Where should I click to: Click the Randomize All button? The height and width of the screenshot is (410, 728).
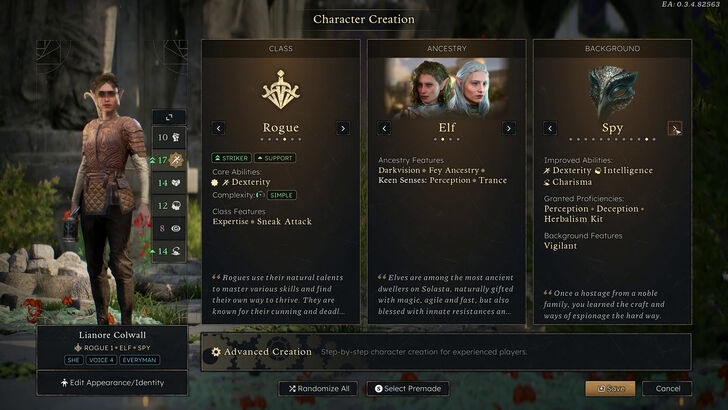[x=320, y=388]
